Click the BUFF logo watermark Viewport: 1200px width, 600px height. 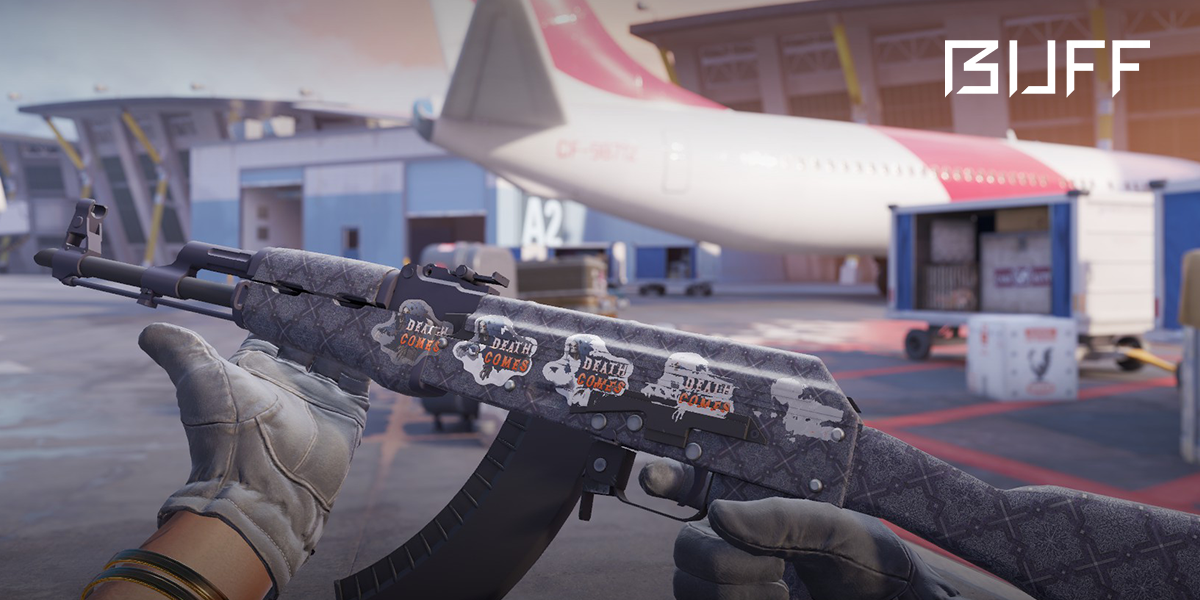[1046, 68]
